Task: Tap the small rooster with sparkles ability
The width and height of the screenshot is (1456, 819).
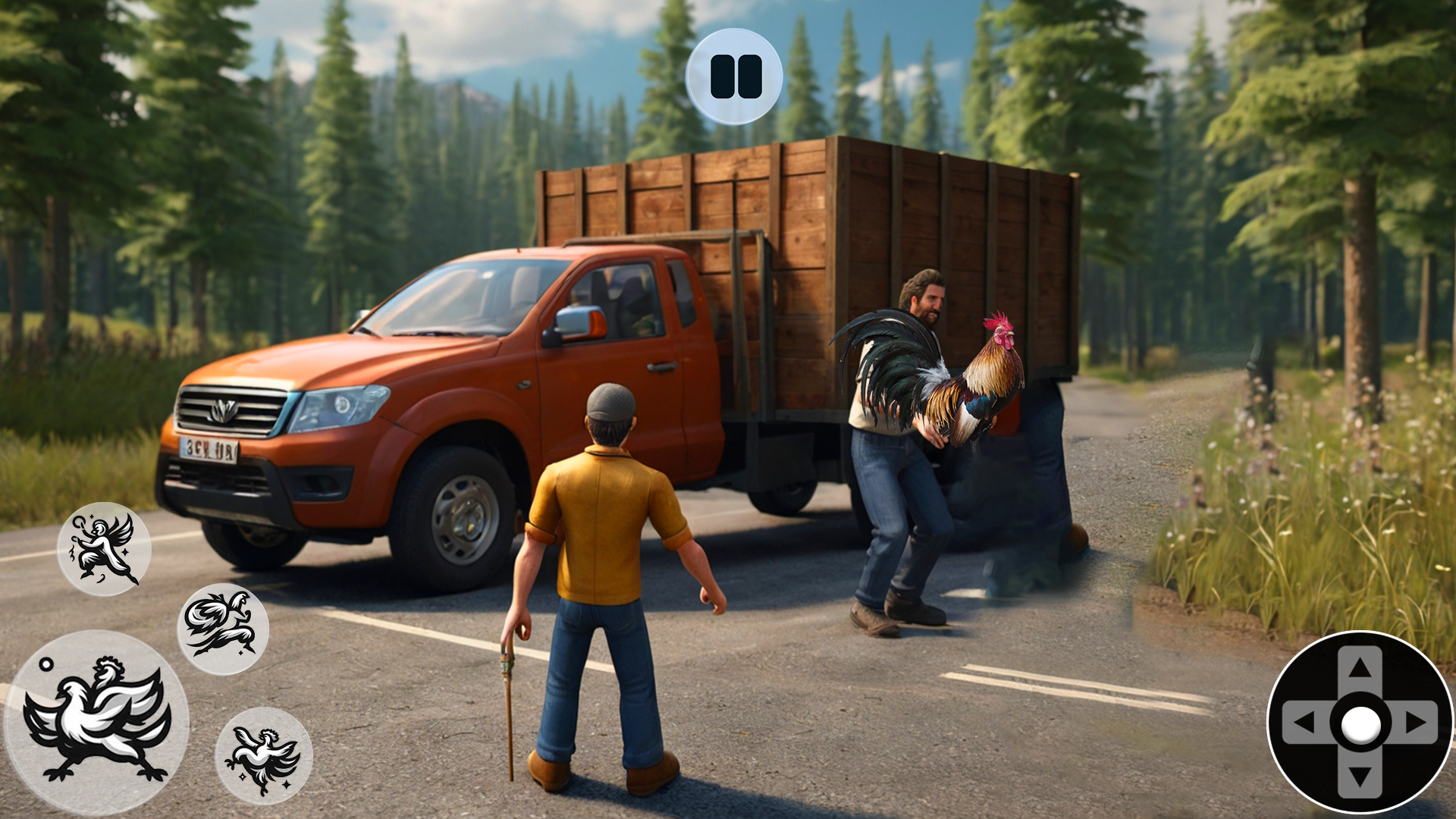Action: pos(264,756)
